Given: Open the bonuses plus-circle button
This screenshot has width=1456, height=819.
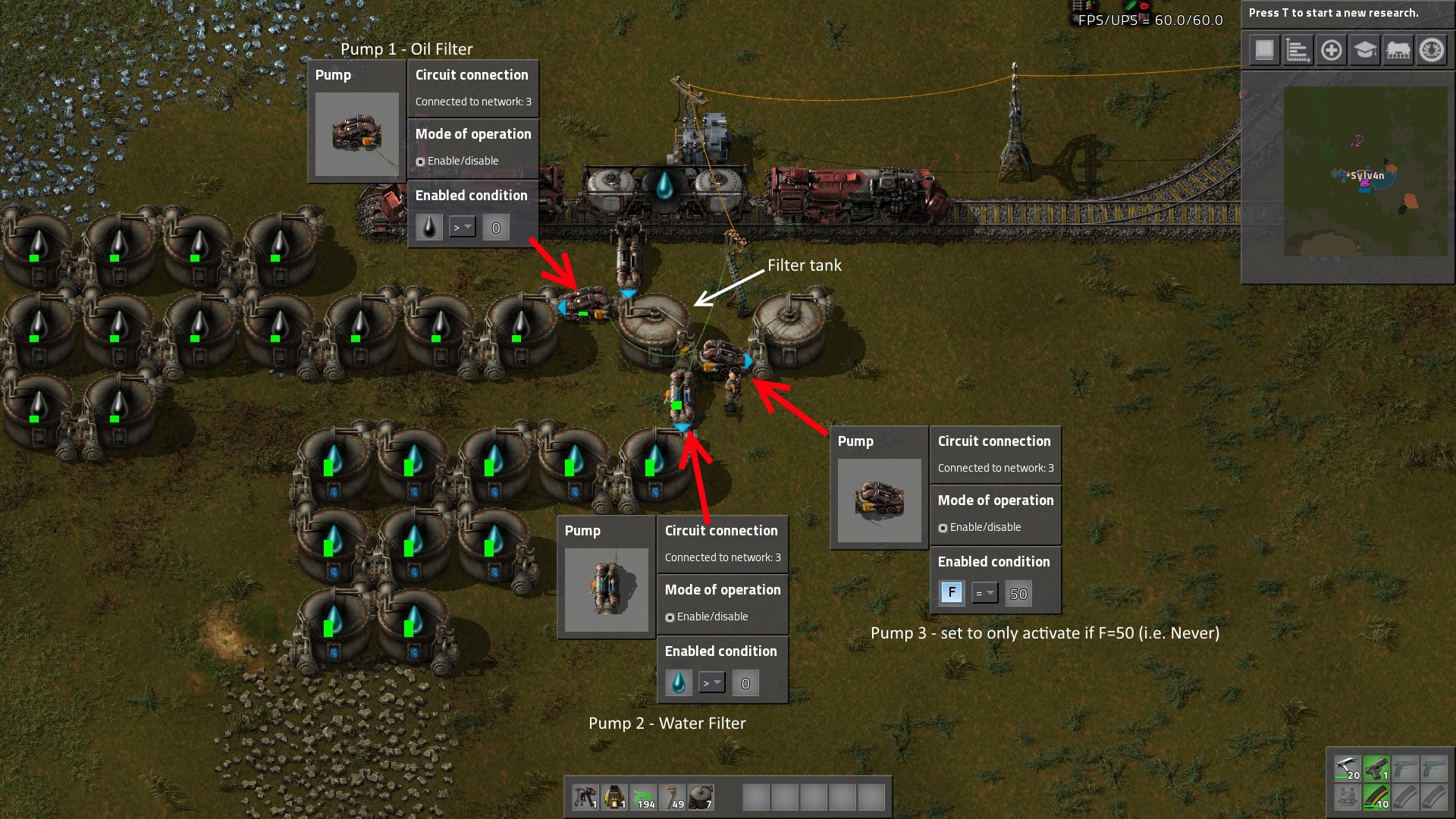Looking at the screenshot, I should pyautogui.click(x=1331, y=51).
